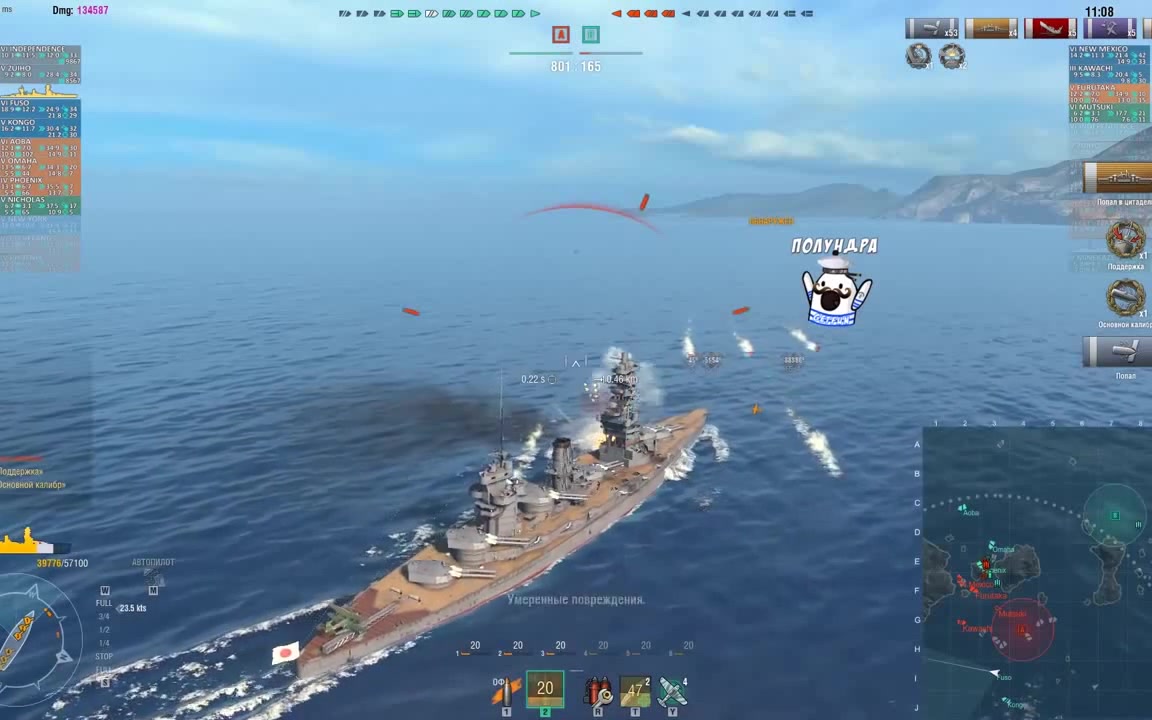
Task: Select the repair party consumable showing 47
Action: [635, 690]
